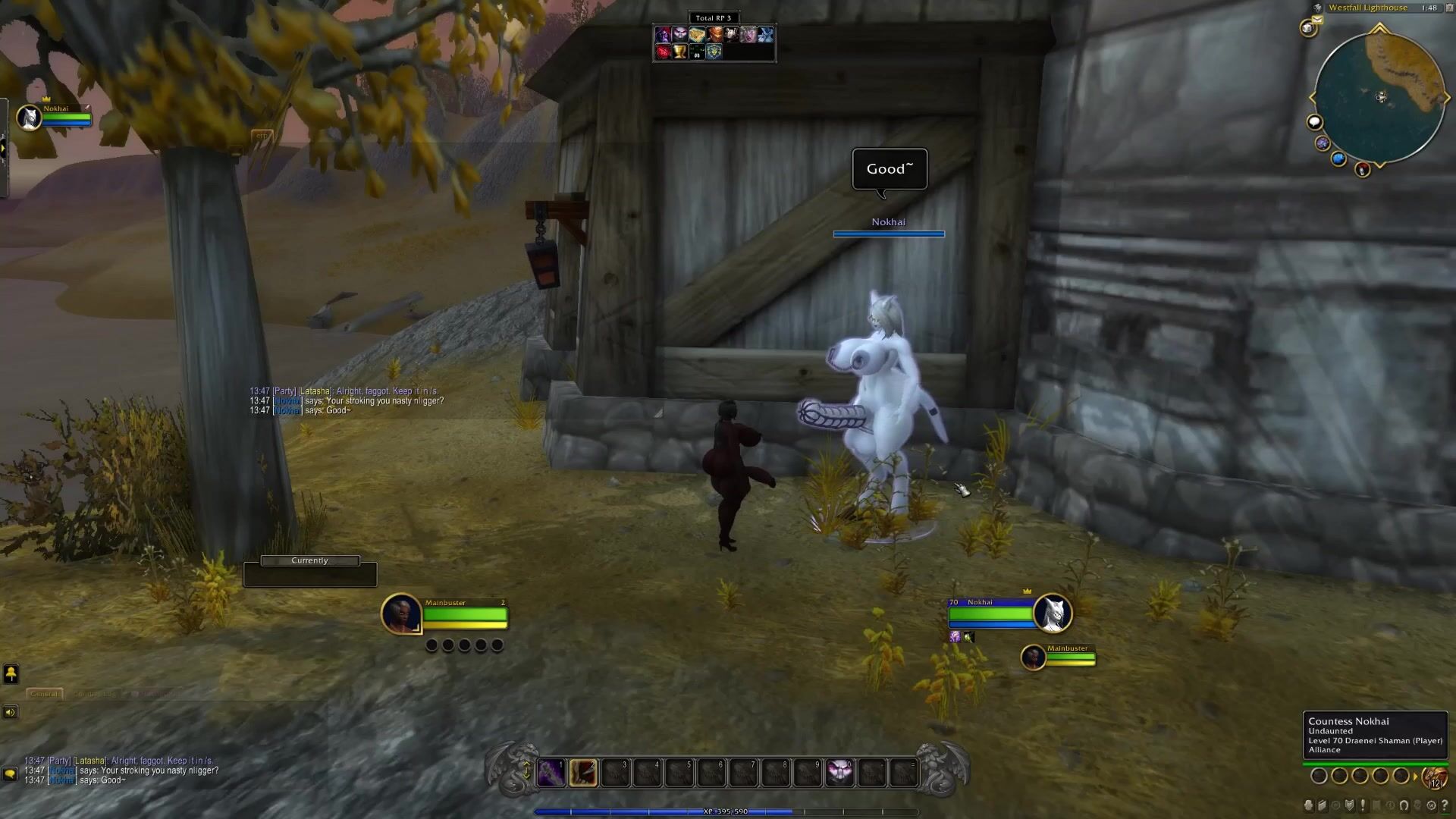Select the Mainbuster player portrait frame

401,613
